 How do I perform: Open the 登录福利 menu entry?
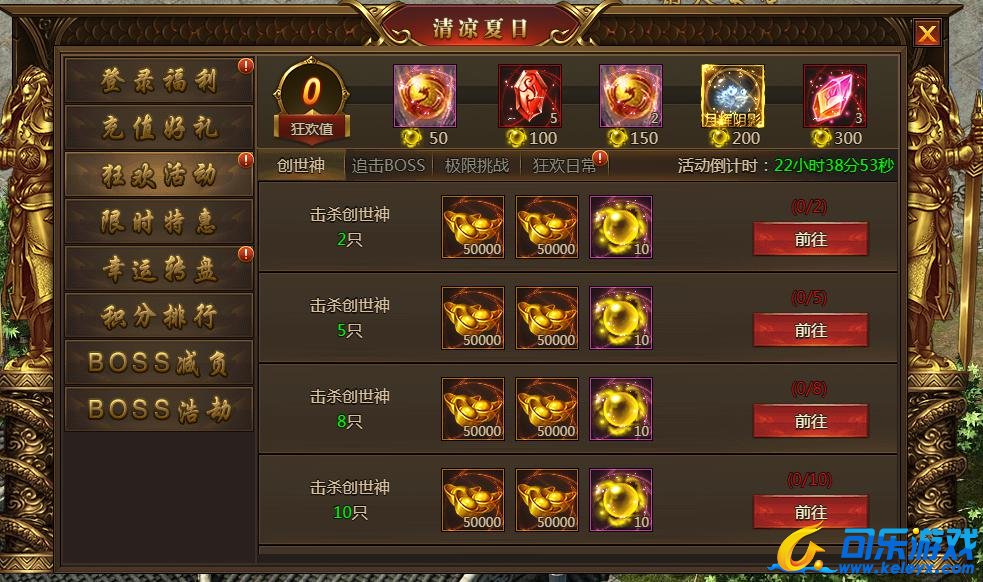click(158, 82)
